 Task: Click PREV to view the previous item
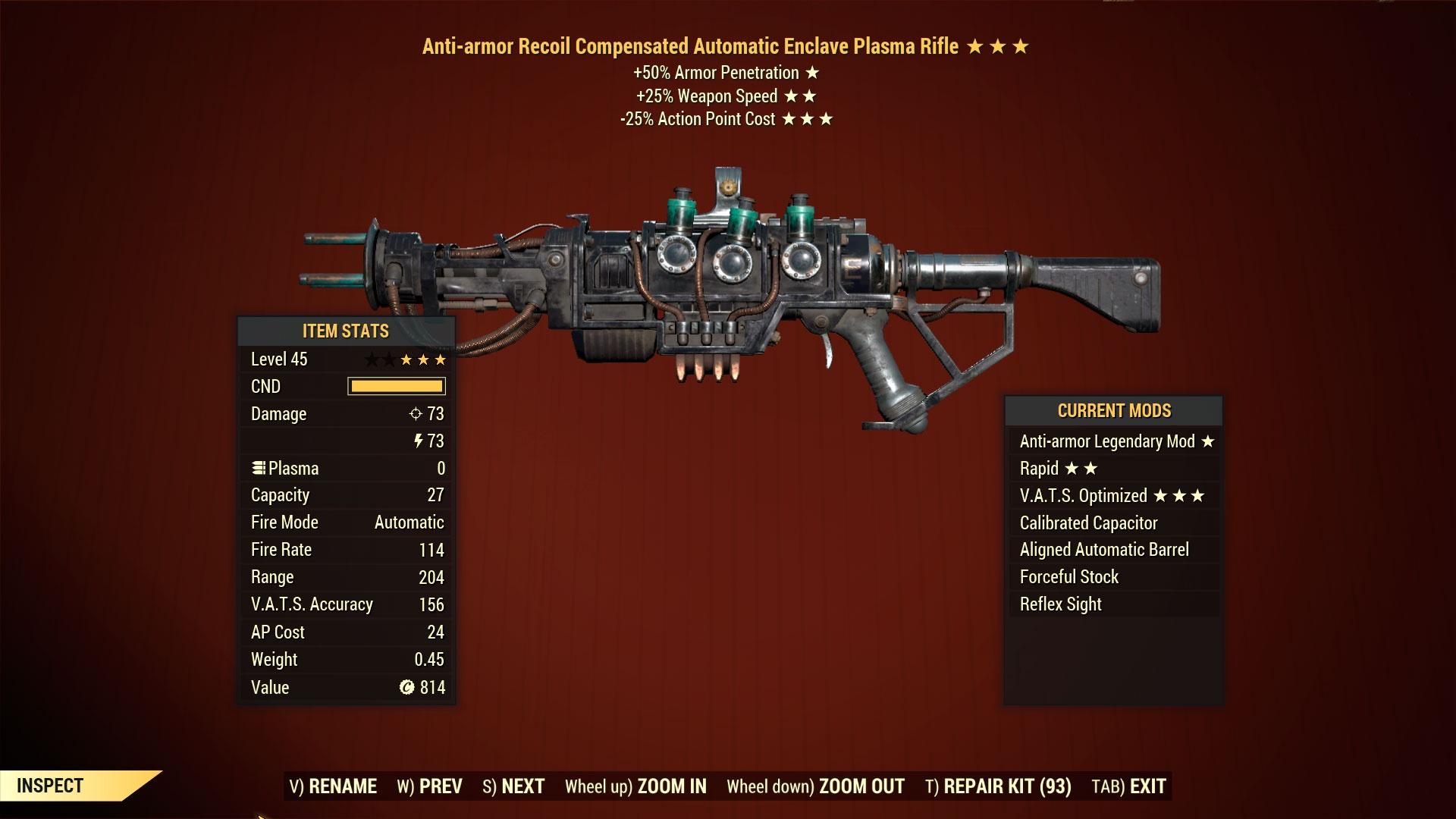point(440,786)
